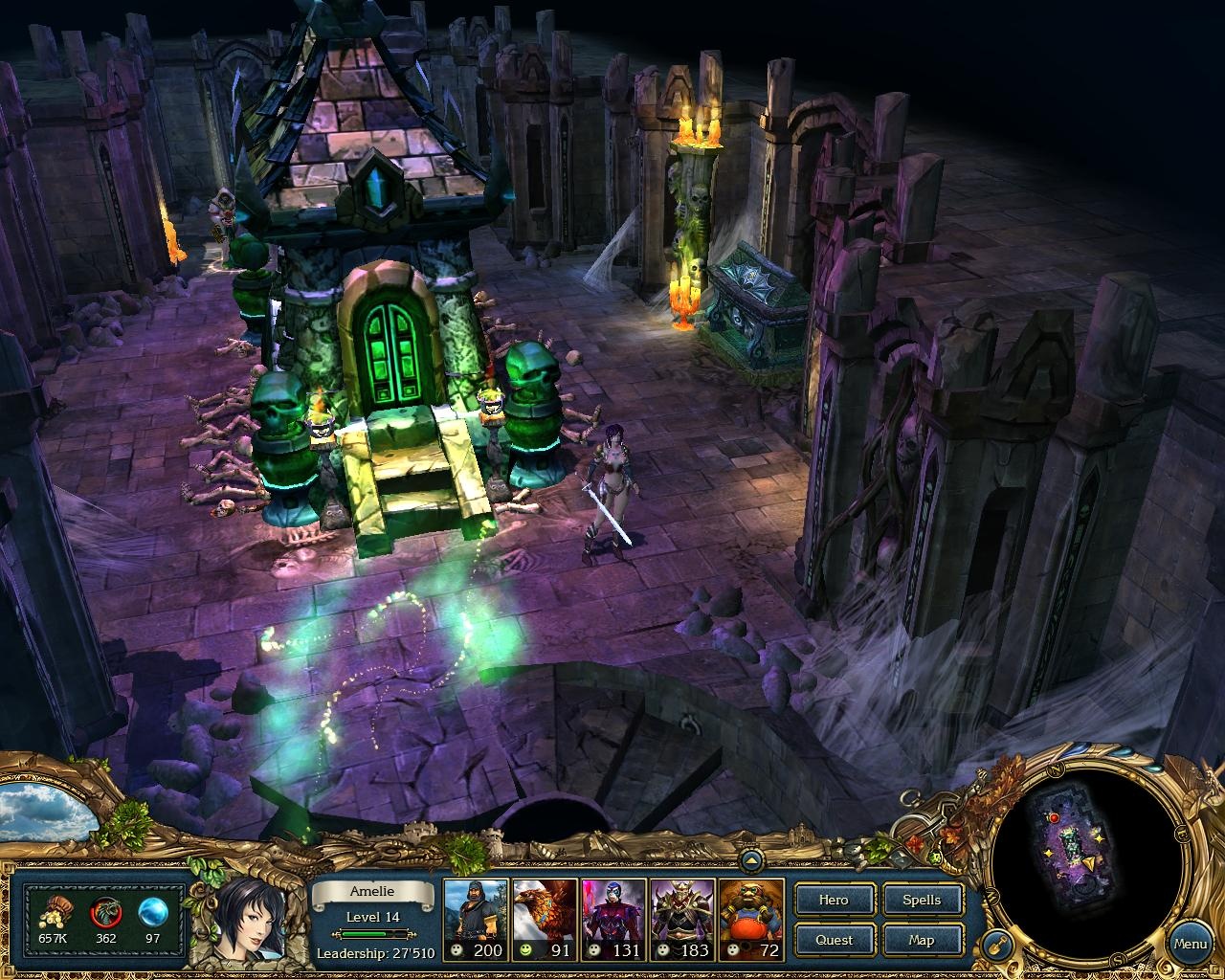The width and height of the screenshot is (1225, 980).
Task: Click the smiley morale indicator on the griffin slot
Action: pyautogui.click(x=523, y=951)
